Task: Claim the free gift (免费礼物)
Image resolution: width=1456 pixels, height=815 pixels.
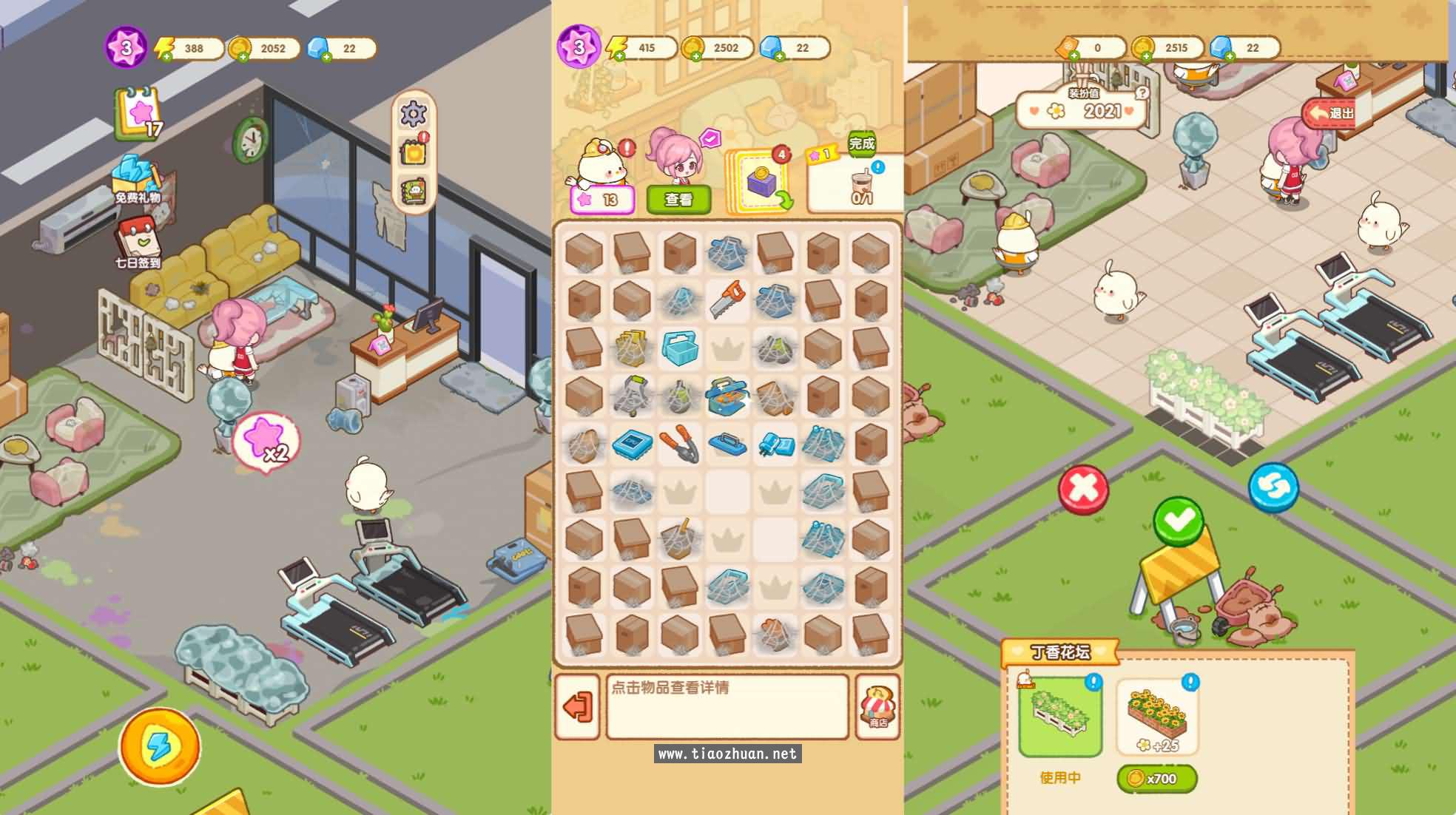Action: [137, 178]
